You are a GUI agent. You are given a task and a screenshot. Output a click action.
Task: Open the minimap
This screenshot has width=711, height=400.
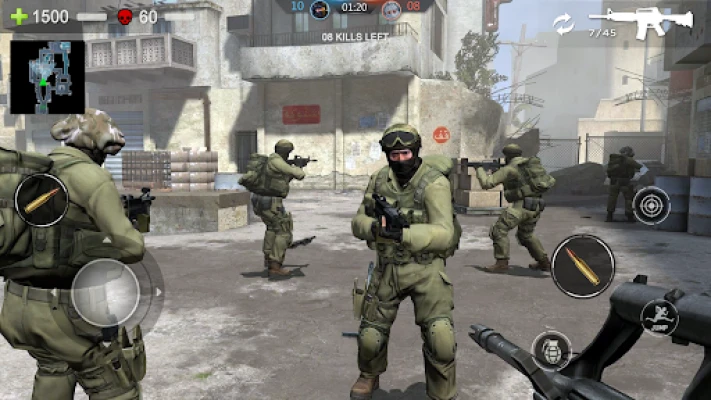tap(47, 77)
